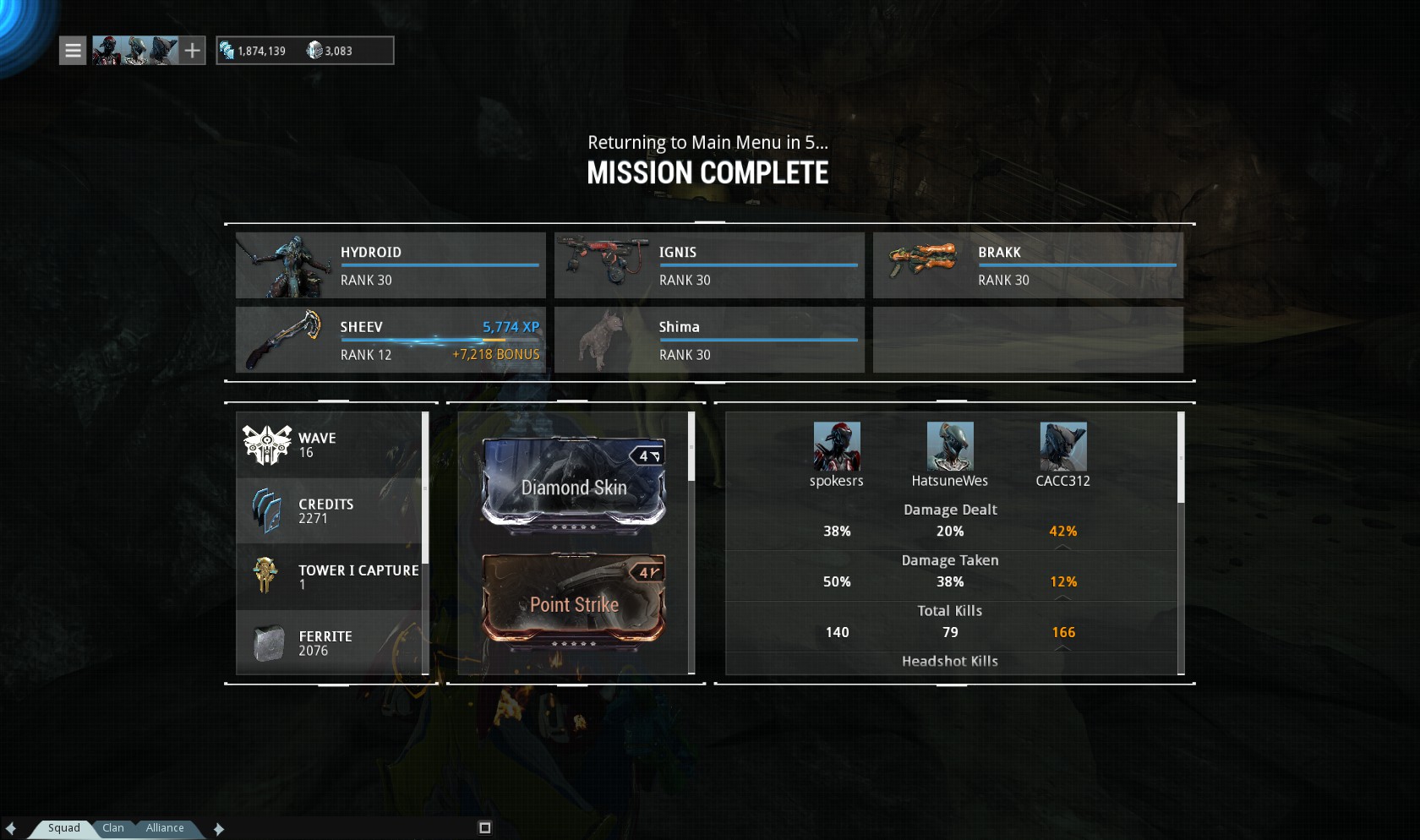Switch to the Squad chat tab
Viewport: 1420px width, 840px height.
pyautogui.click(x=64, y=828)
